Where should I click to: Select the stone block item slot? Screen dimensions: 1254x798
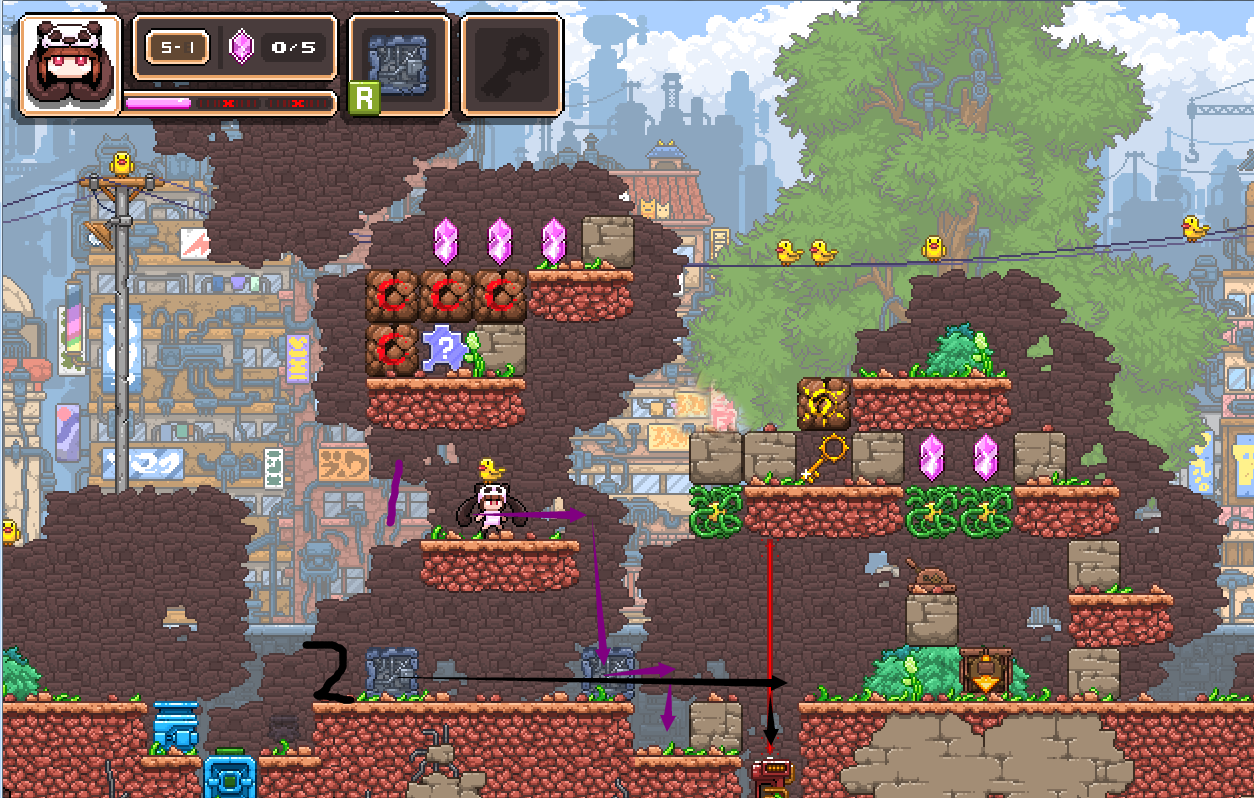tap(397, 64)
